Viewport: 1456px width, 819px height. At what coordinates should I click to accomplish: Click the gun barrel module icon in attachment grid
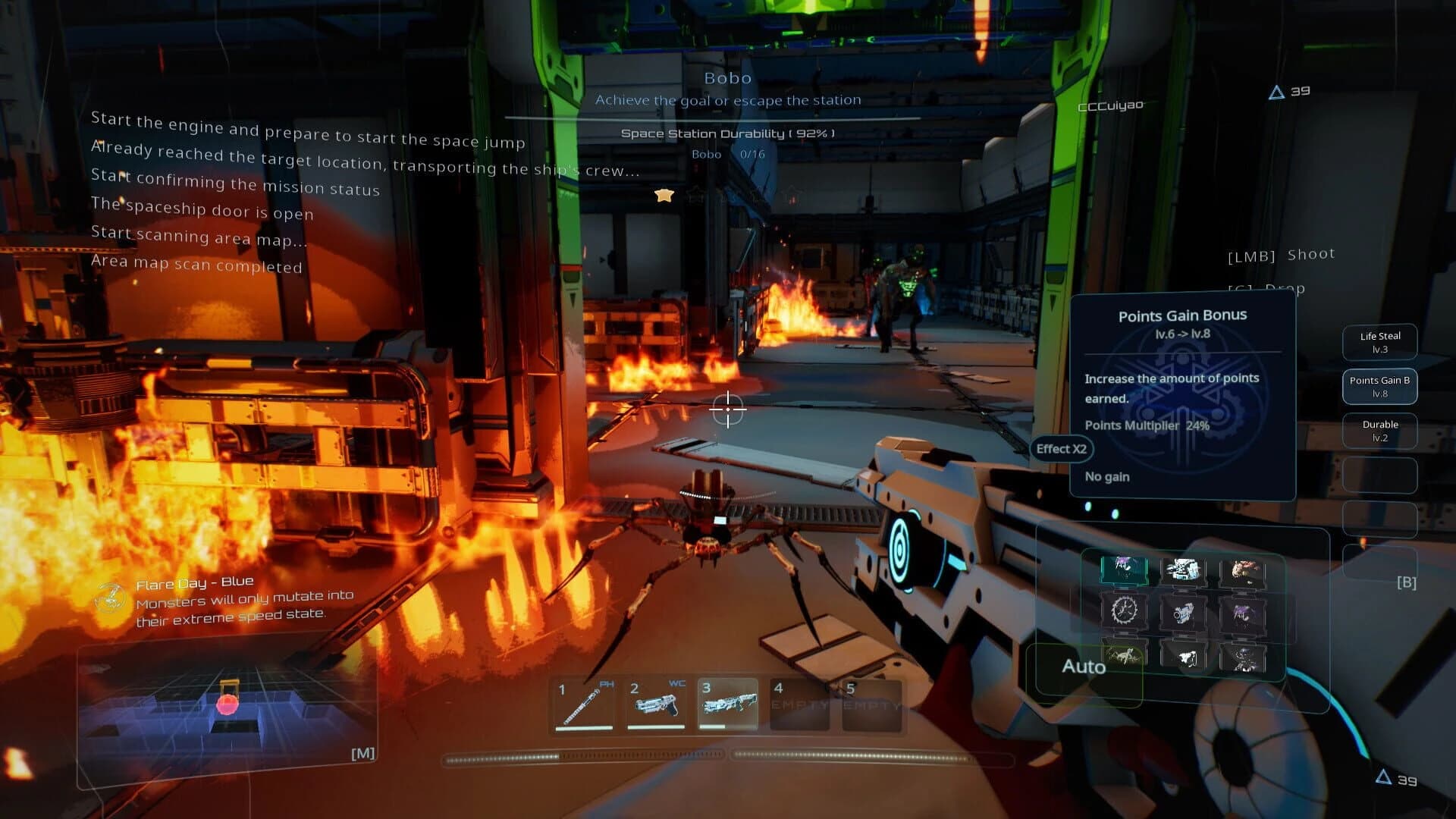tap(1183, 613)
